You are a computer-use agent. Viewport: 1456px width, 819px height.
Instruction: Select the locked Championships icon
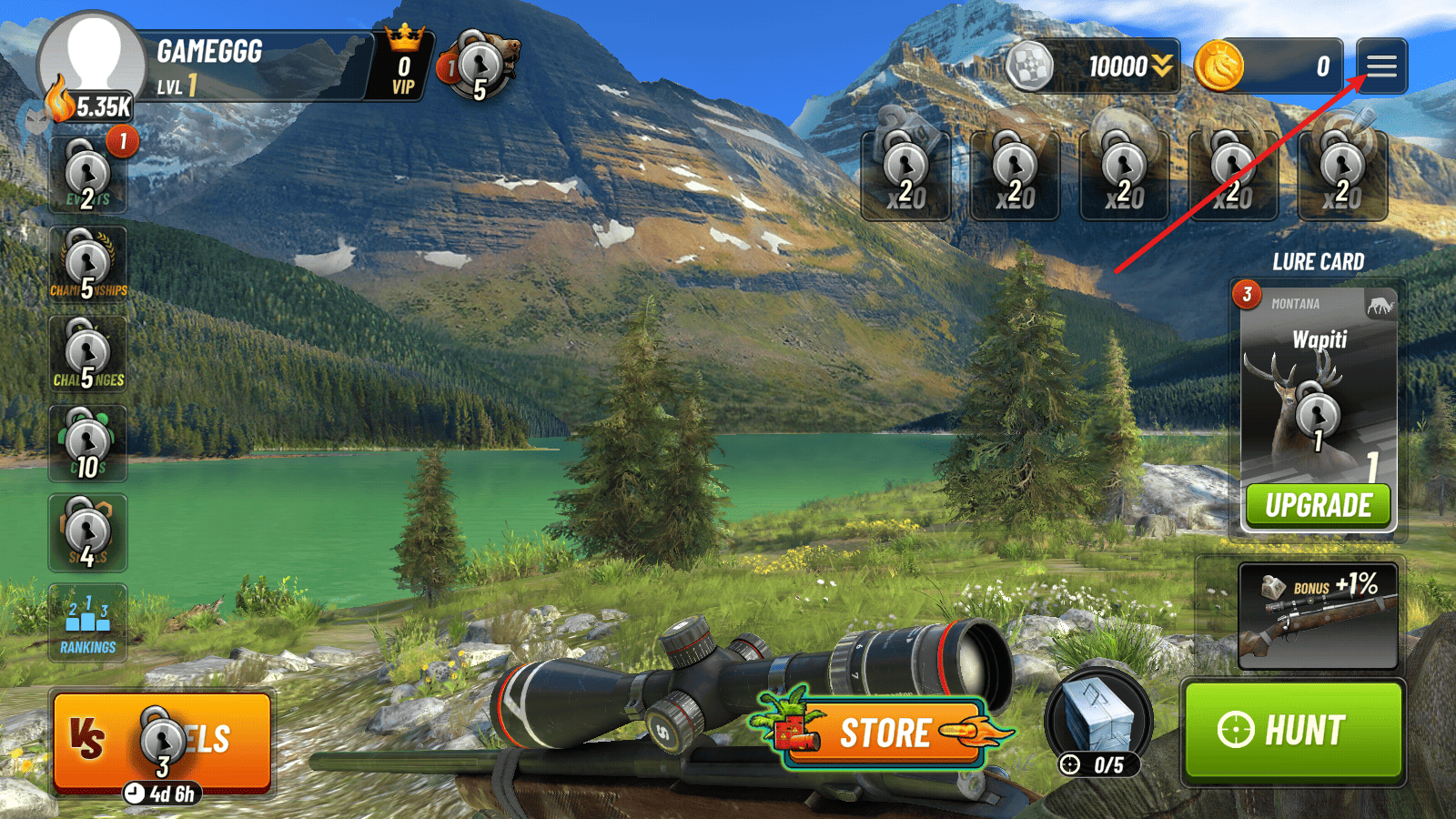pyautogui.click(x=87, y=264)
